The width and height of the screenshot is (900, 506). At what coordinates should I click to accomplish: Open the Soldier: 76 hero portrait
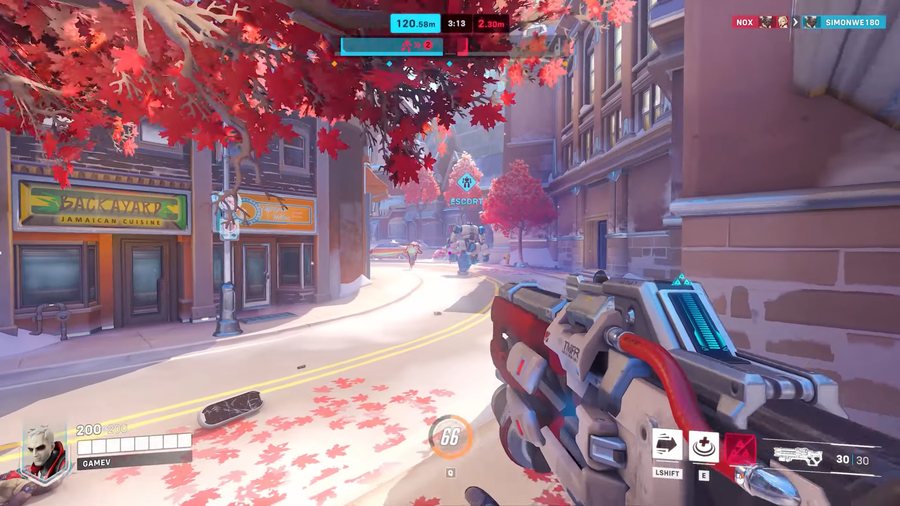click(46, 450)
